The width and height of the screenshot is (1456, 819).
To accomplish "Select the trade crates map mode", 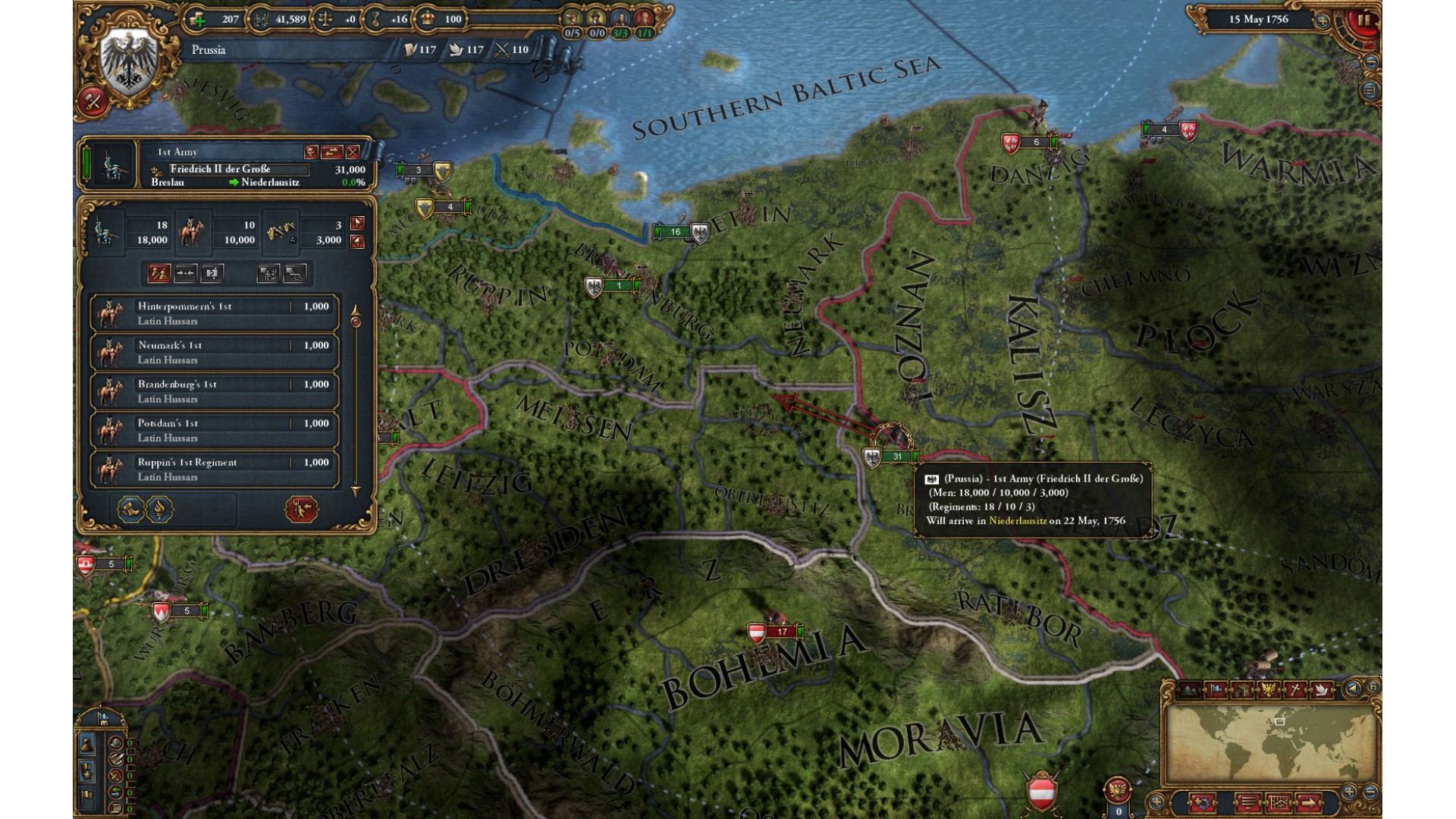I will pos(1242,689).
